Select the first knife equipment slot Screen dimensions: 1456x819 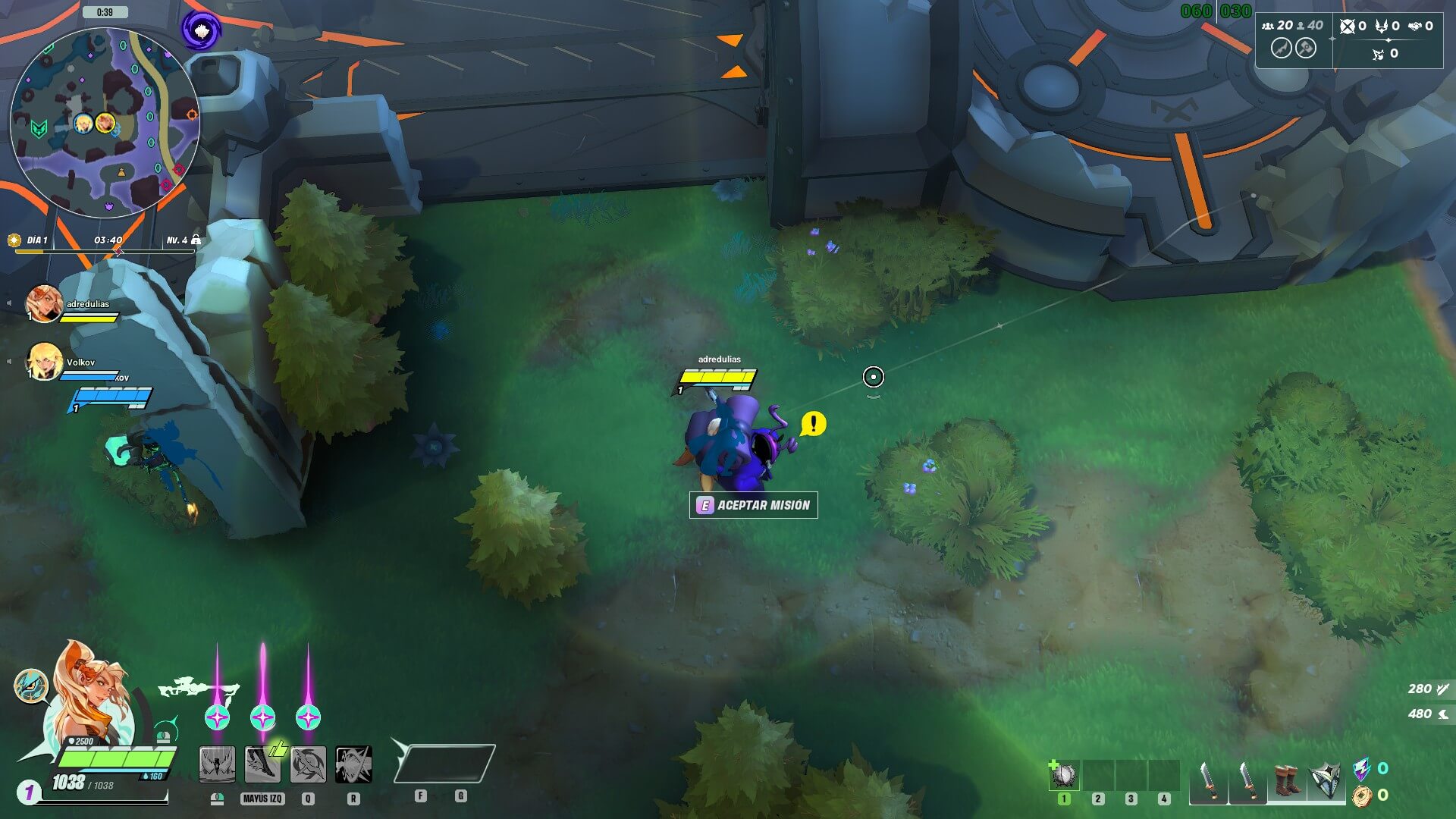click(1208, 781)
